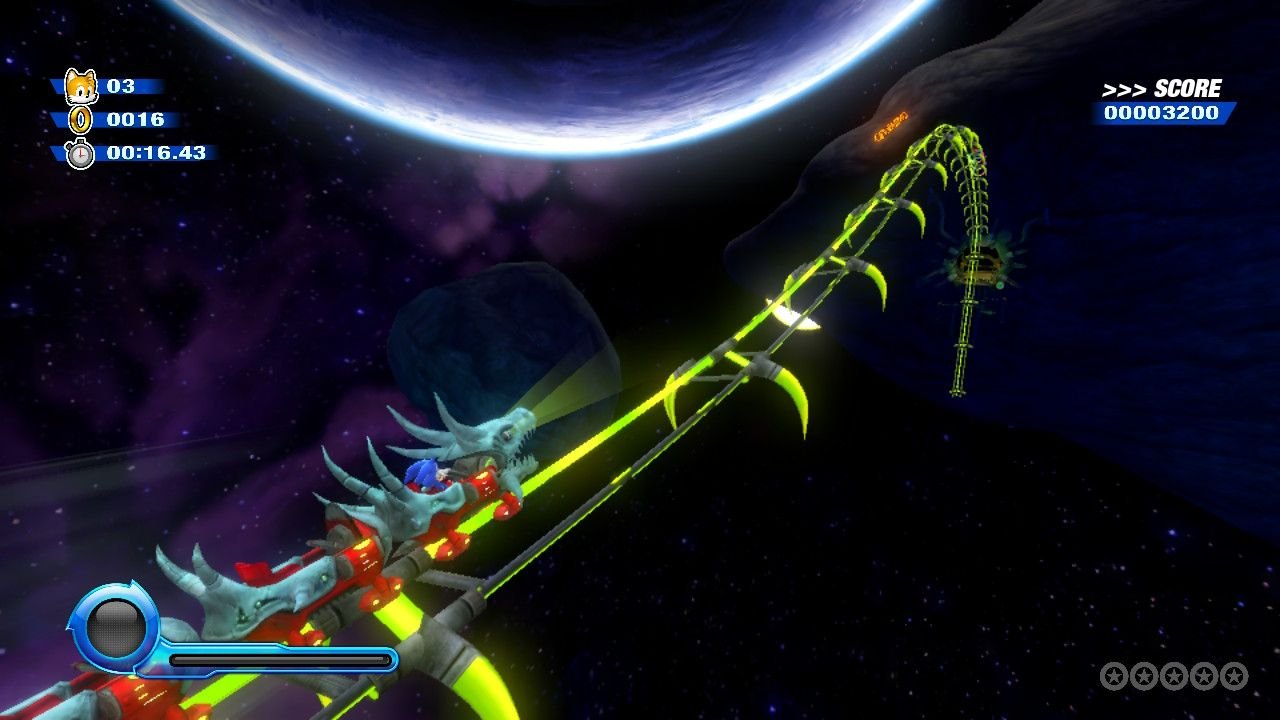Click the five-star watermark badge
This screenshot has width=1280, height=720.
pos(1173,676)
